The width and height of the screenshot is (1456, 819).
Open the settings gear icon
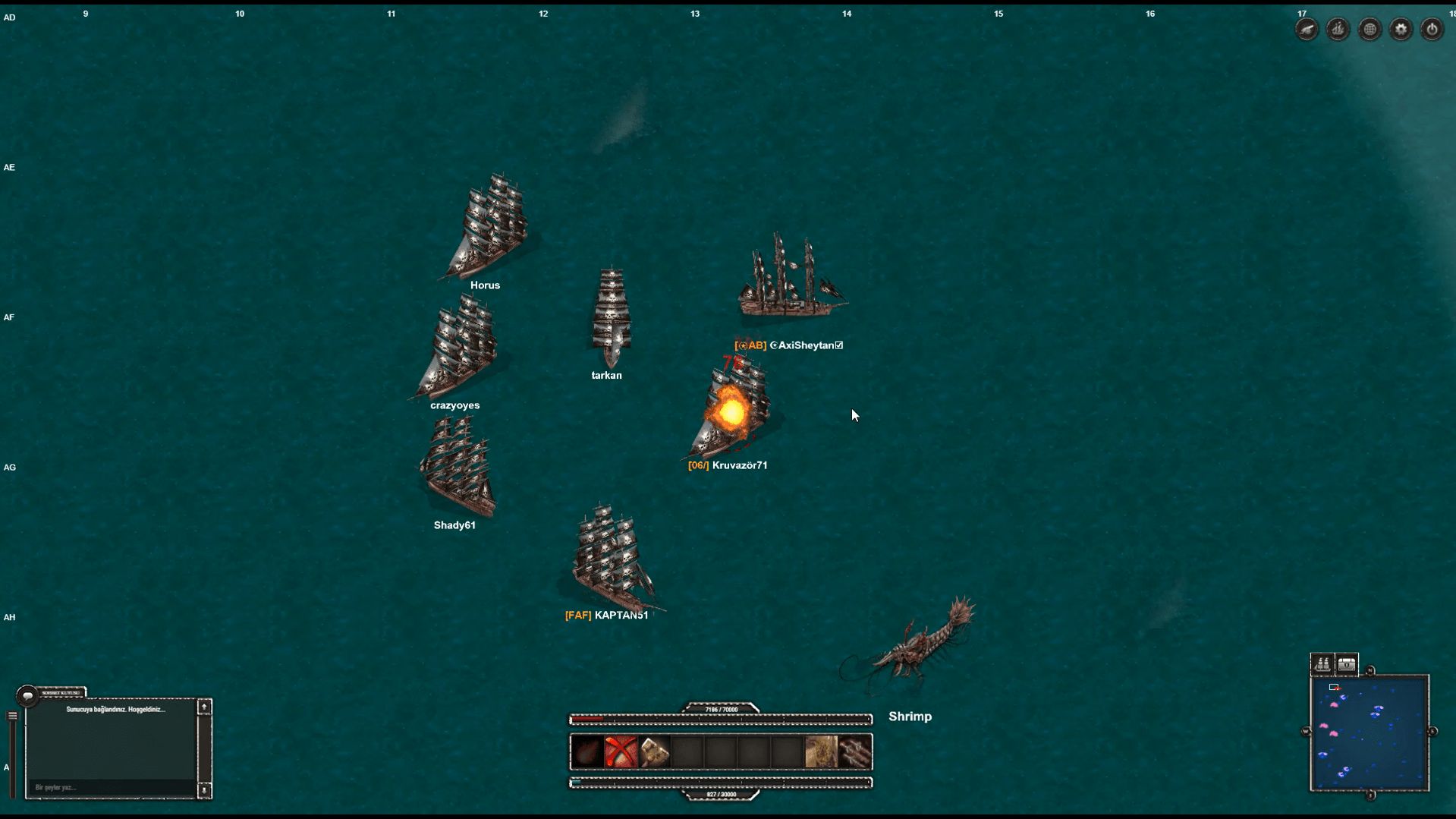(1400, 29)
